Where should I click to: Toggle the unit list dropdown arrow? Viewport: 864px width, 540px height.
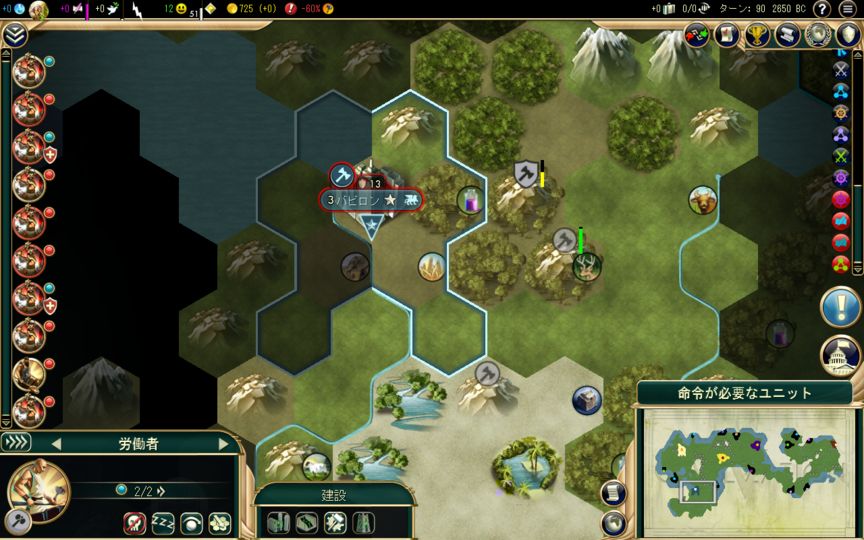(14, 36)
